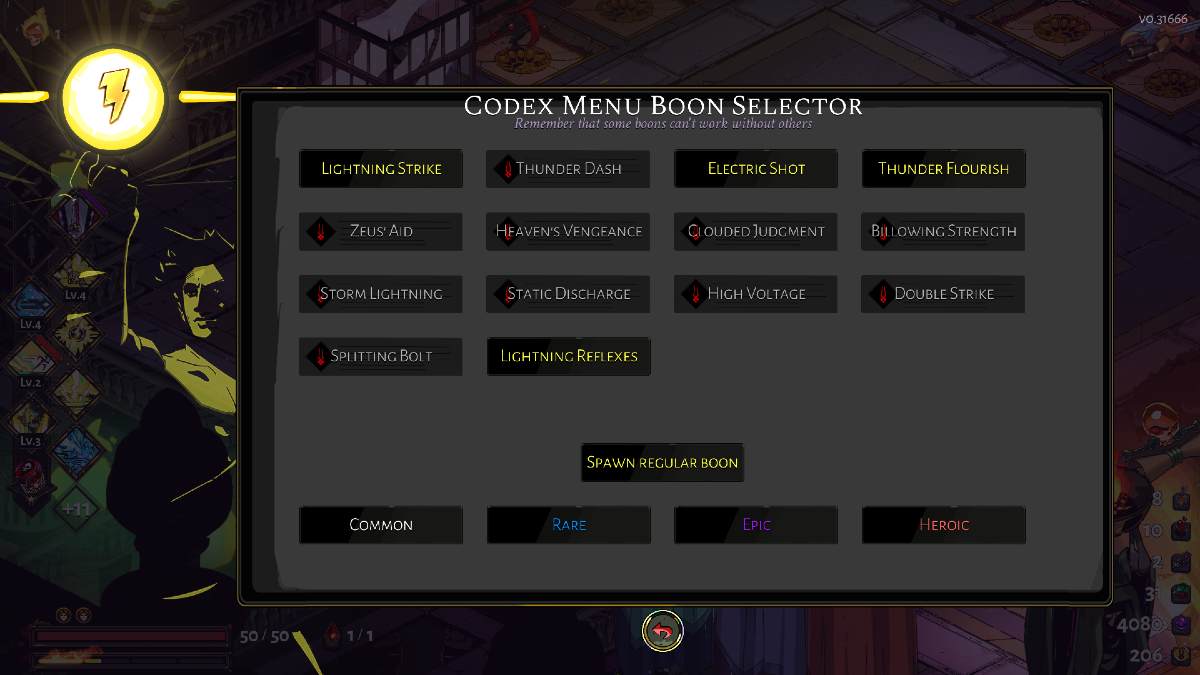Click the Heaven's Vengeance boon

pos(568,231)
